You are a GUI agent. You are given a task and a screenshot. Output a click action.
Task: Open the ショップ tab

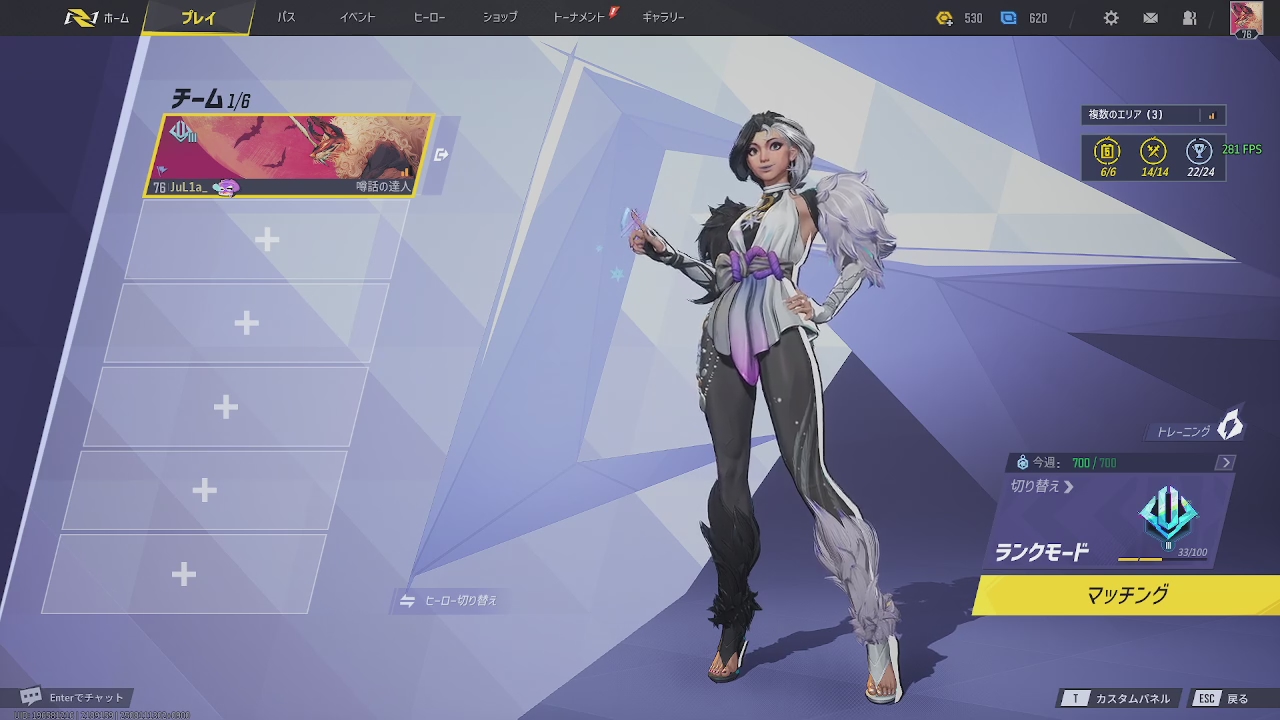[500, 18]
